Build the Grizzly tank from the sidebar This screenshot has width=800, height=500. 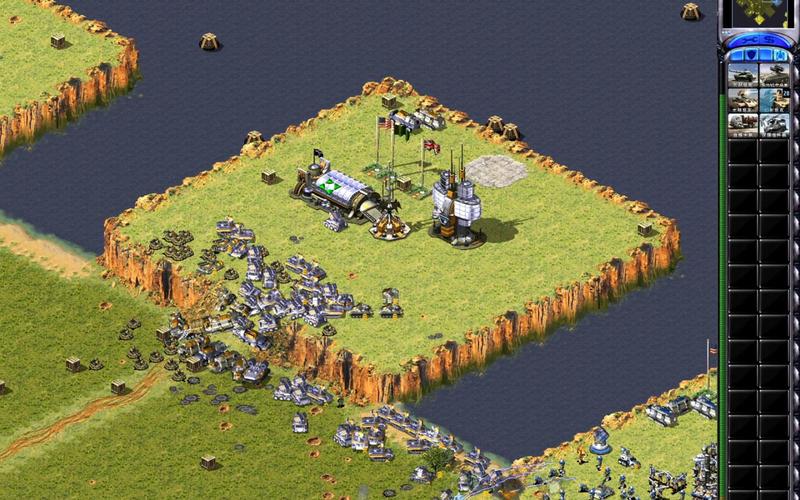click(x=744, y=76)
